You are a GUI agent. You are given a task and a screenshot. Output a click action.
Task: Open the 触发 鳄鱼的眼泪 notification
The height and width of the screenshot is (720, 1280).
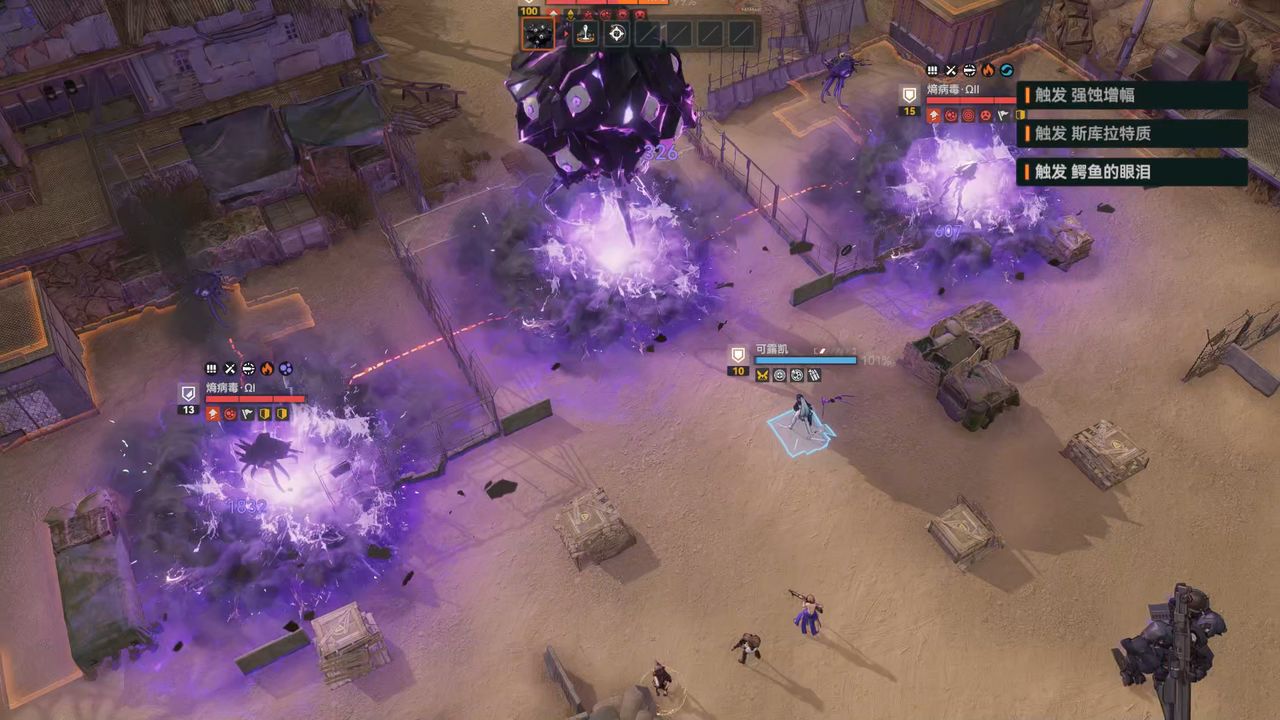[x=1132, y=172]
